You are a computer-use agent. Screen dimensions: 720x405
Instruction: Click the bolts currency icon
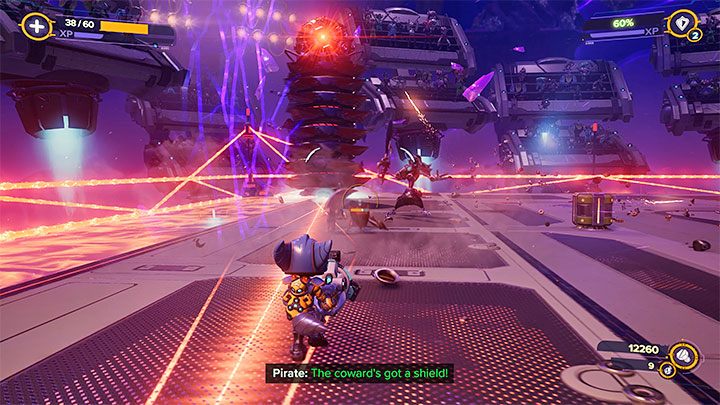click(682, 352)
